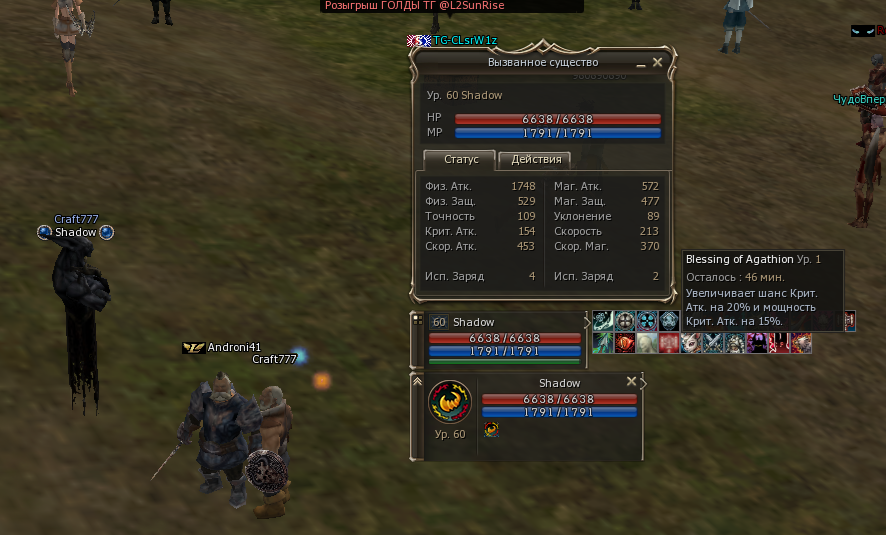Click the small flame buff under target bars
The image size is (886, 535).
point(491,429)
